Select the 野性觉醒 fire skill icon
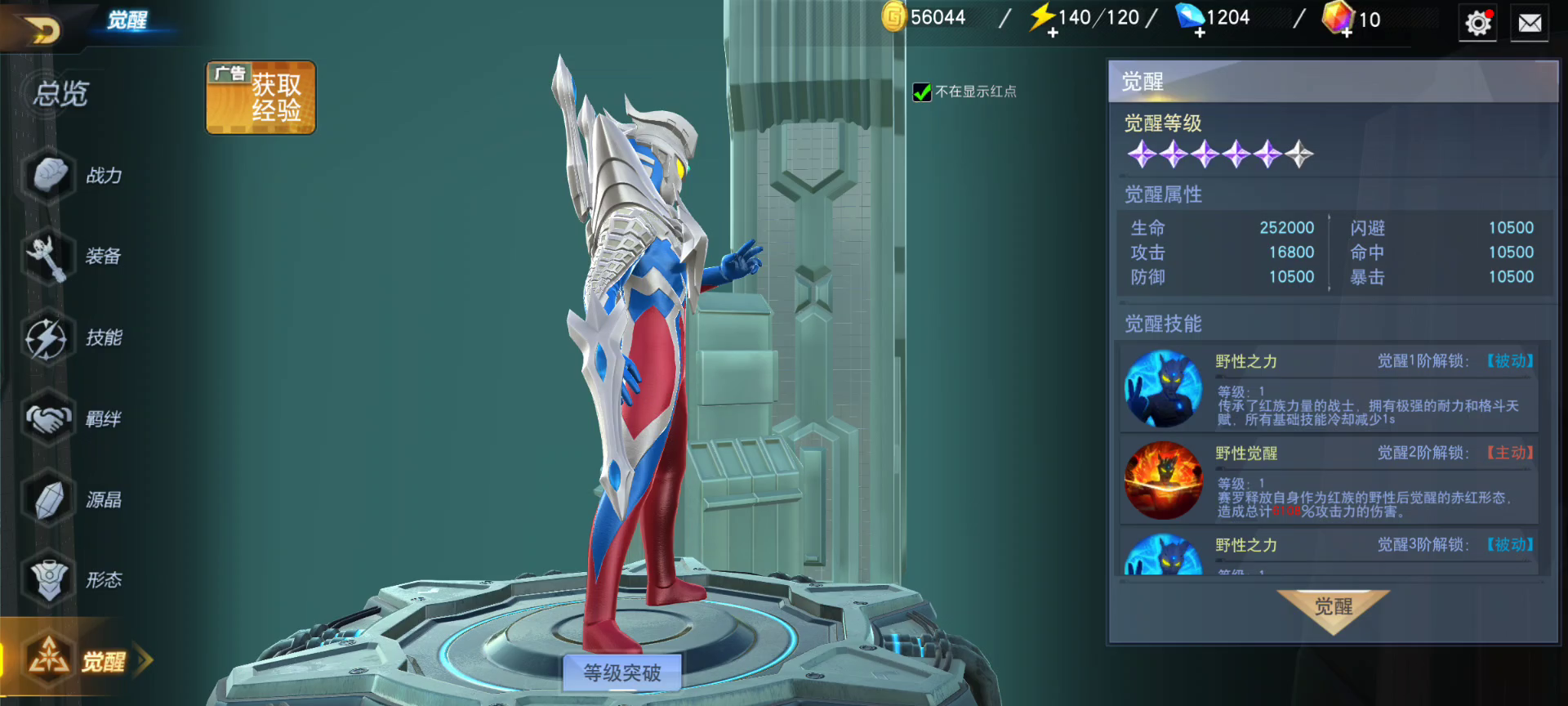1568x706 pixels. [1163, 480]
